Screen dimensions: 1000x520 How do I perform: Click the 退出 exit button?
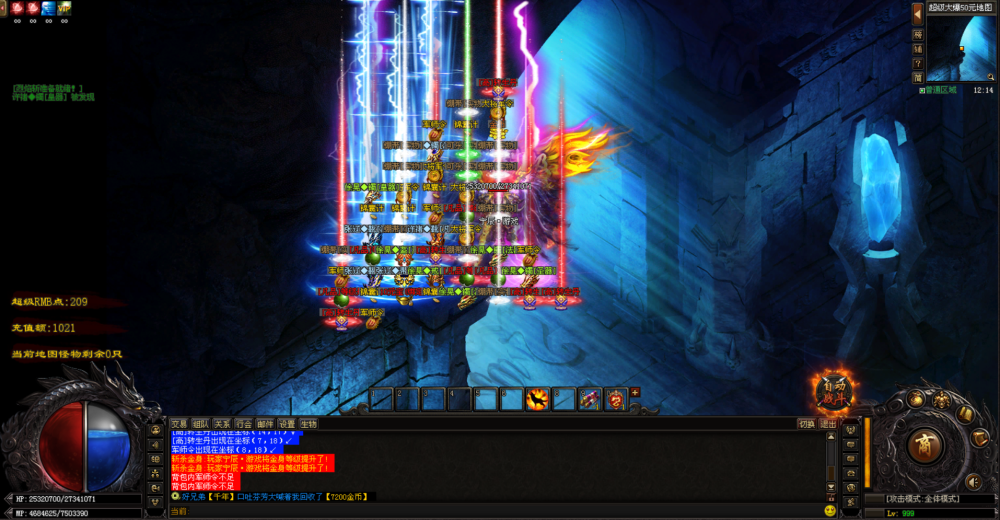828,423
